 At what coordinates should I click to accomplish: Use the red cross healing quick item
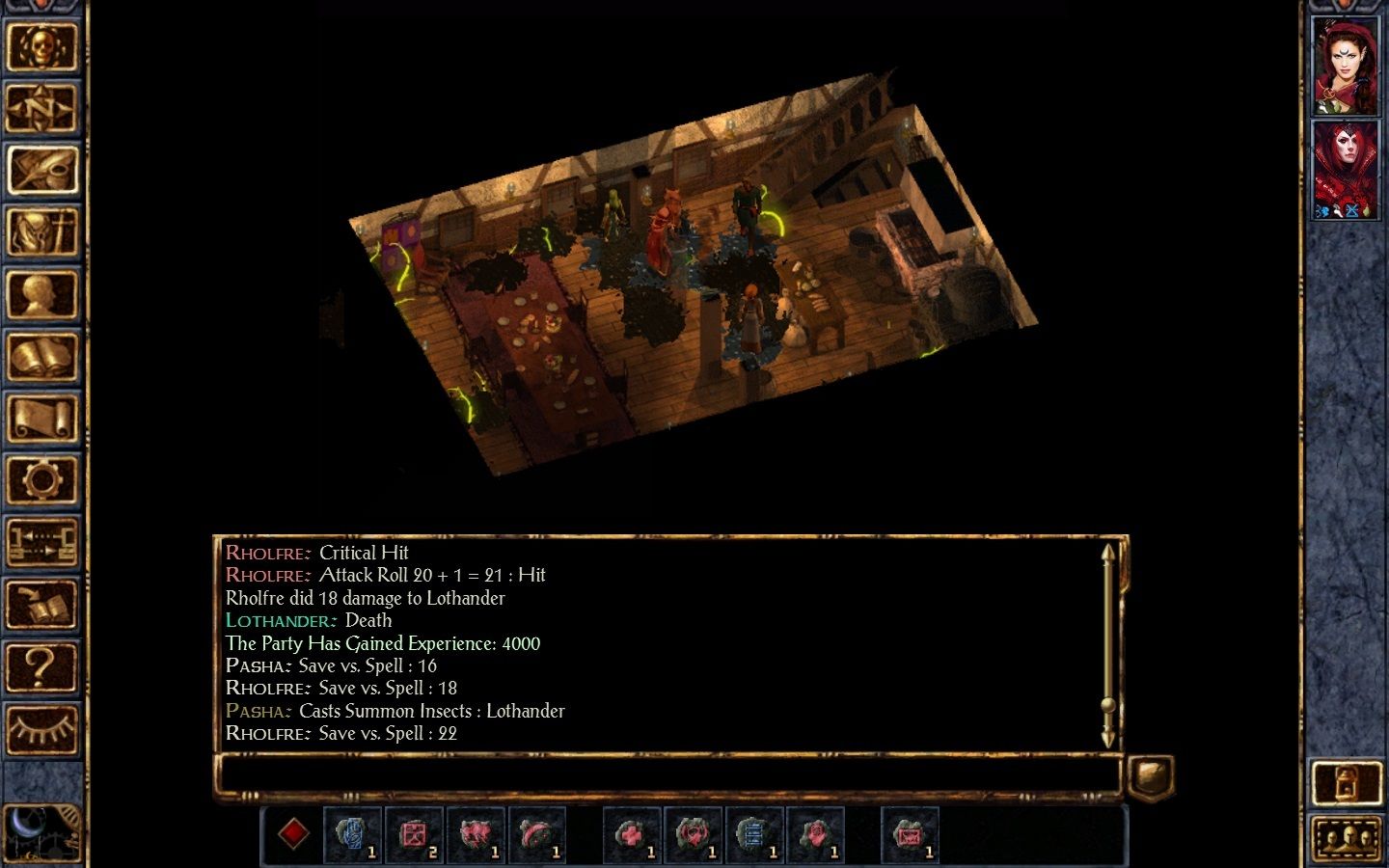coord(632,835)
